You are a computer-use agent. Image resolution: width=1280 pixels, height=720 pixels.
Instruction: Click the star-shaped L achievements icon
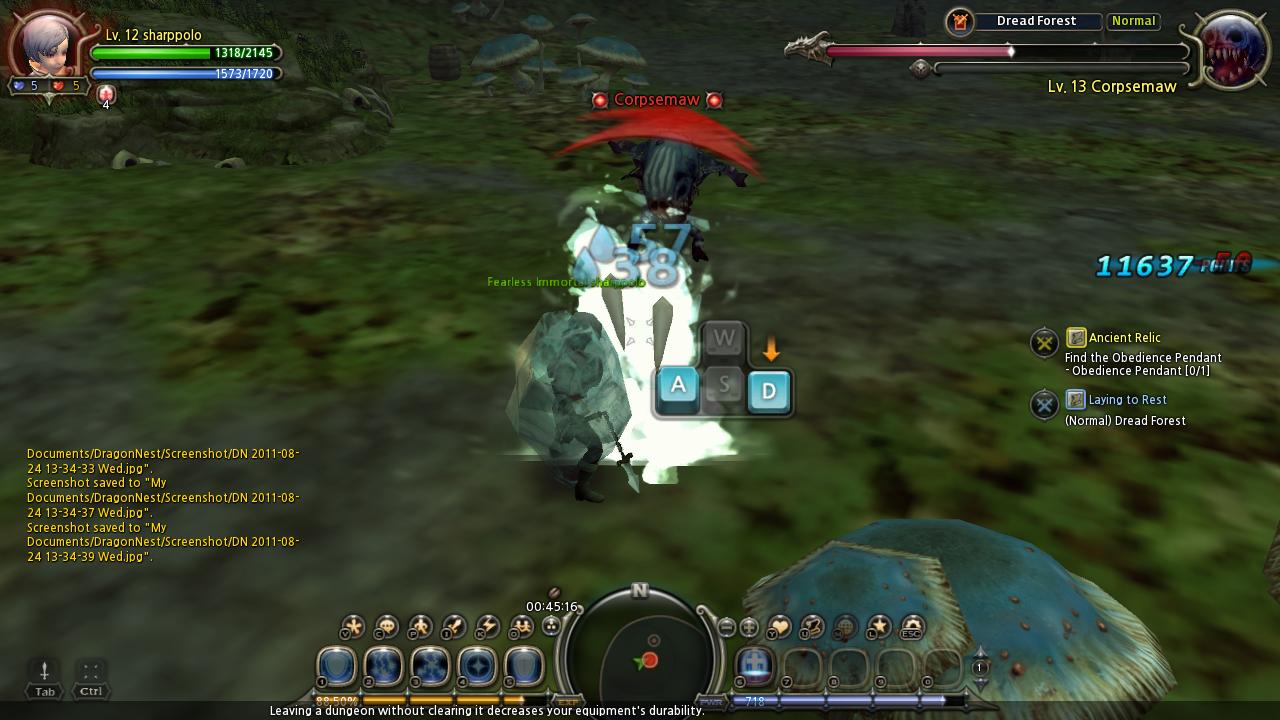[x=879, y=627]
